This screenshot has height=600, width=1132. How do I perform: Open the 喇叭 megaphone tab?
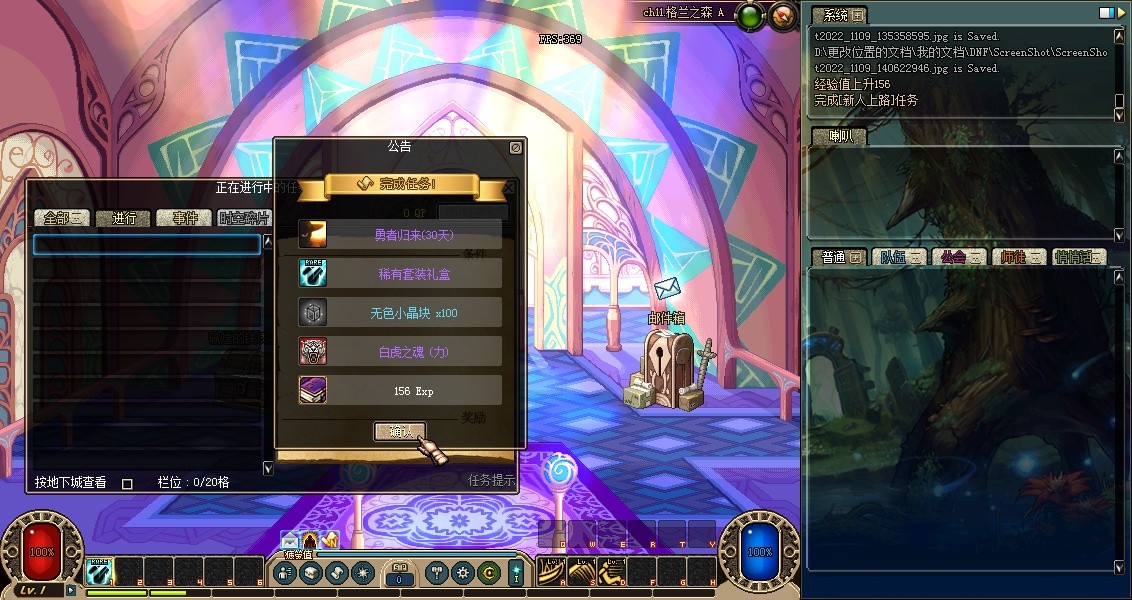pyautogui.click(x=838, y=137)
